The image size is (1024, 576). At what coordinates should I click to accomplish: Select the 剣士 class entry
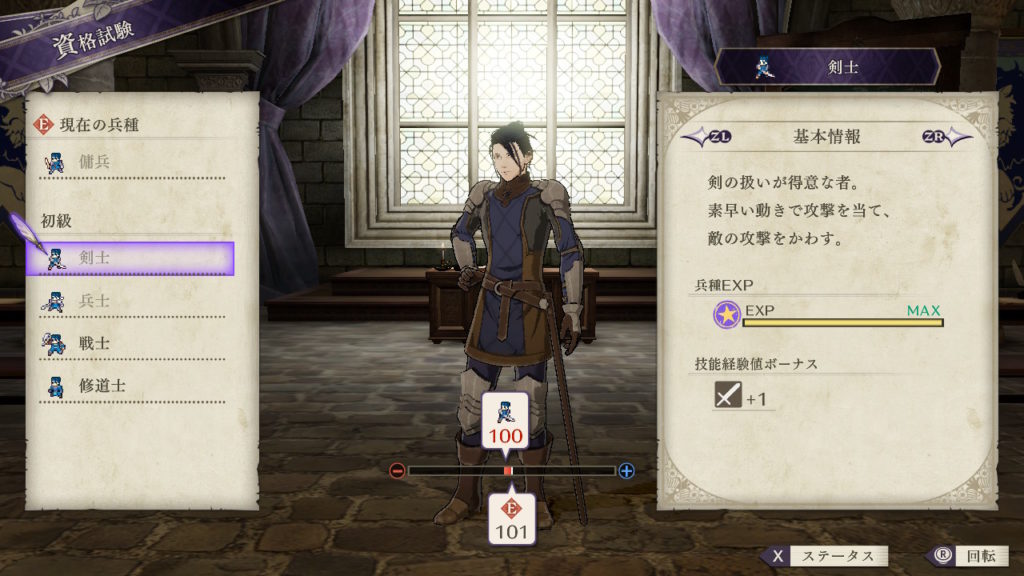click(x=130, y=259)
